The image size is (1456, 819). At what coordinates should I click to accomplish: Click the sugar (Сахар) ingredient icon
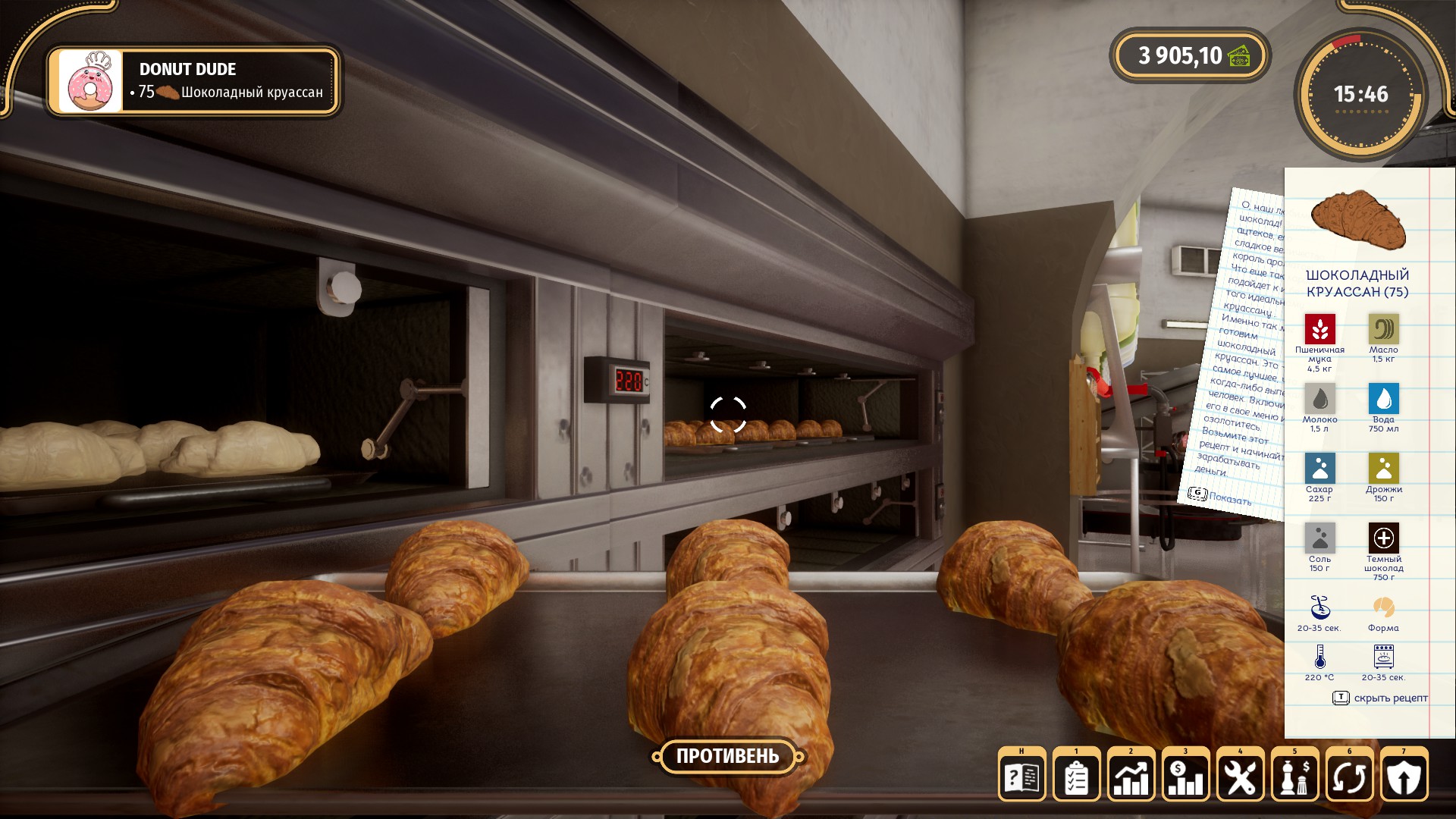1319,469
